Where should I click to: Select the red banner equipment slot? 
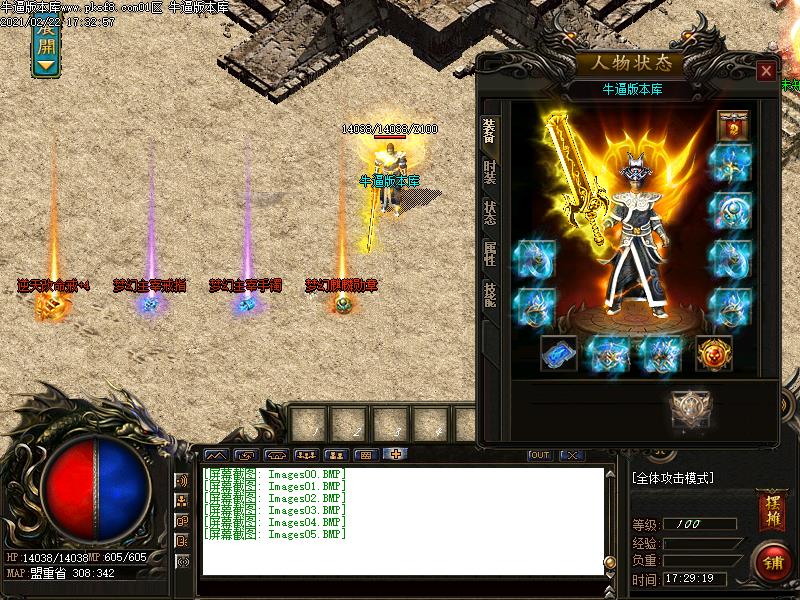coord(733,127)
